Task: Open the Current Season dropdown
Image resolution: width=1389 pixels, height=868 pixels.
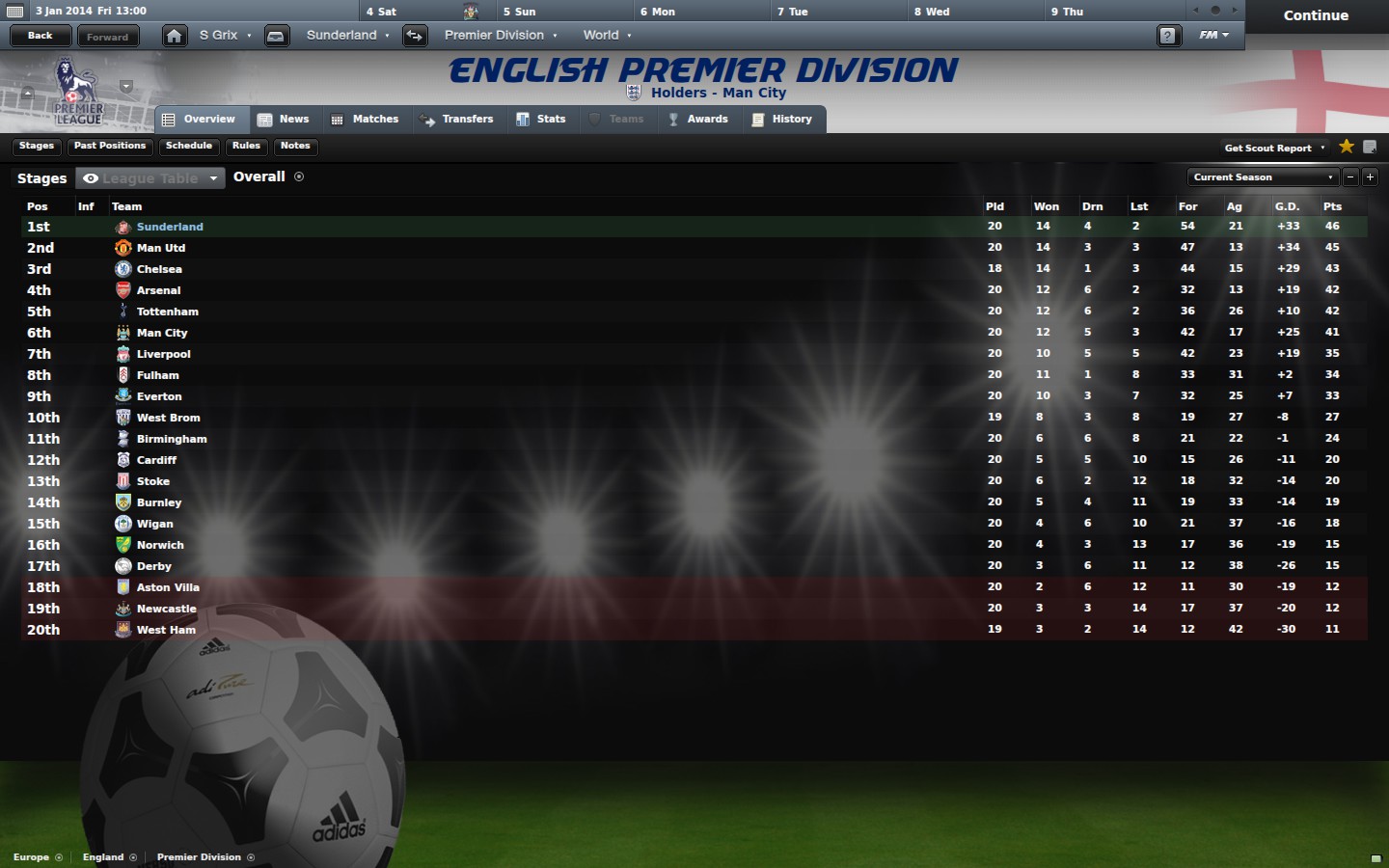Action: 1263,177
